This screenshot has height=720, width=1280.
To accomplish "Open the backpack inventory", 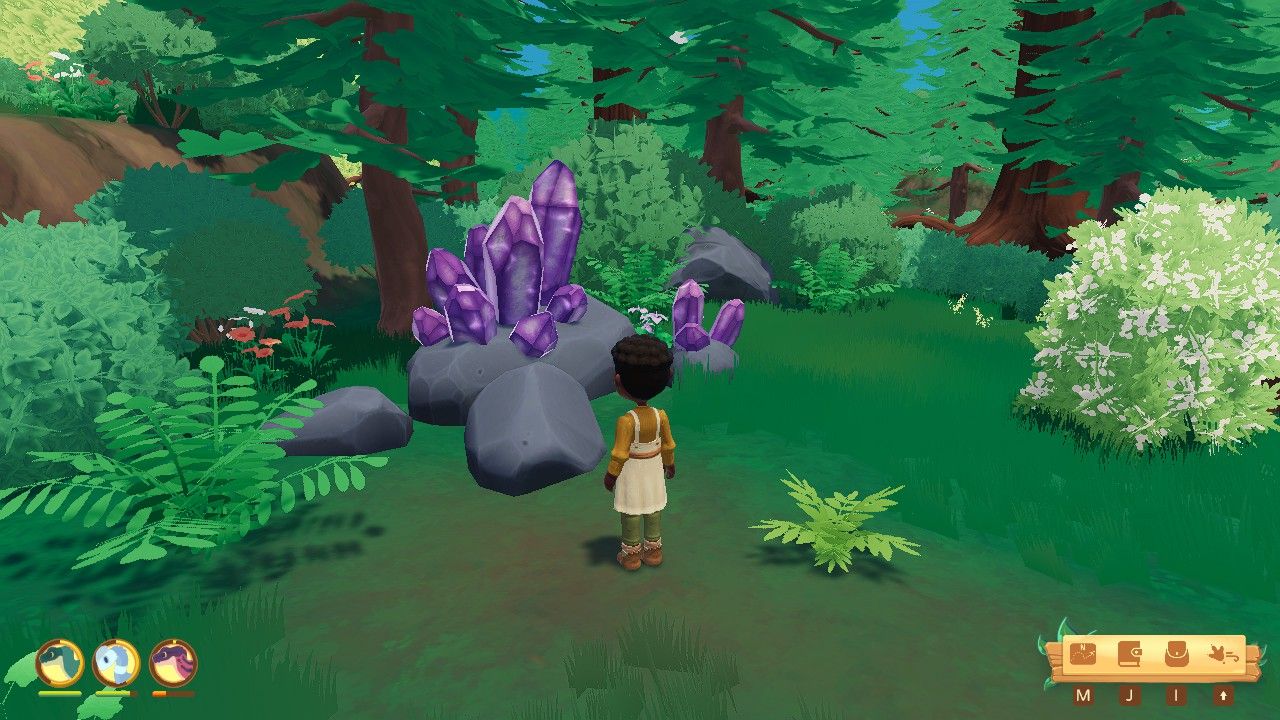I will pos(1176,655).
